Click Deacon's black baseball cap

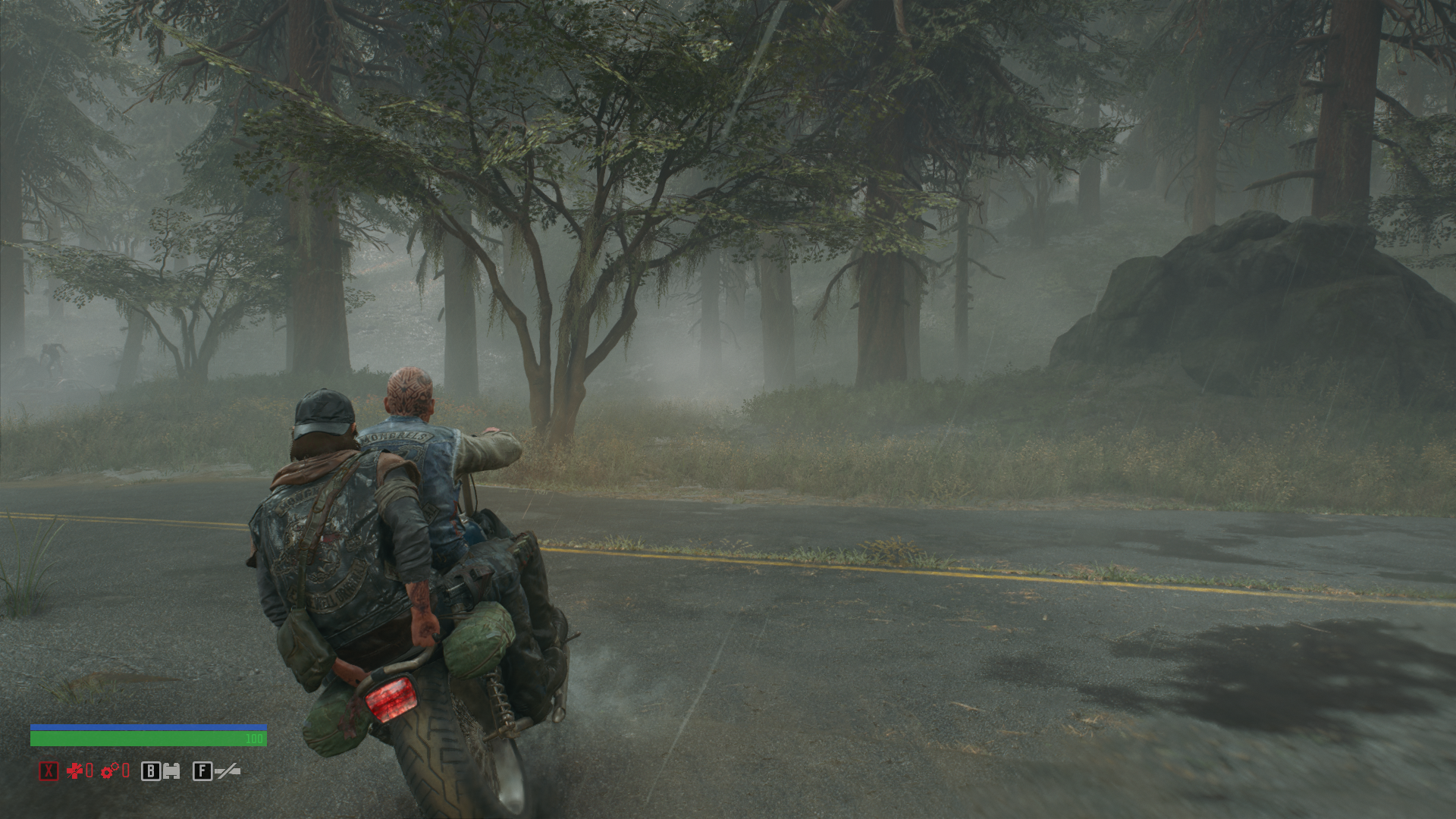click(322, 409)
